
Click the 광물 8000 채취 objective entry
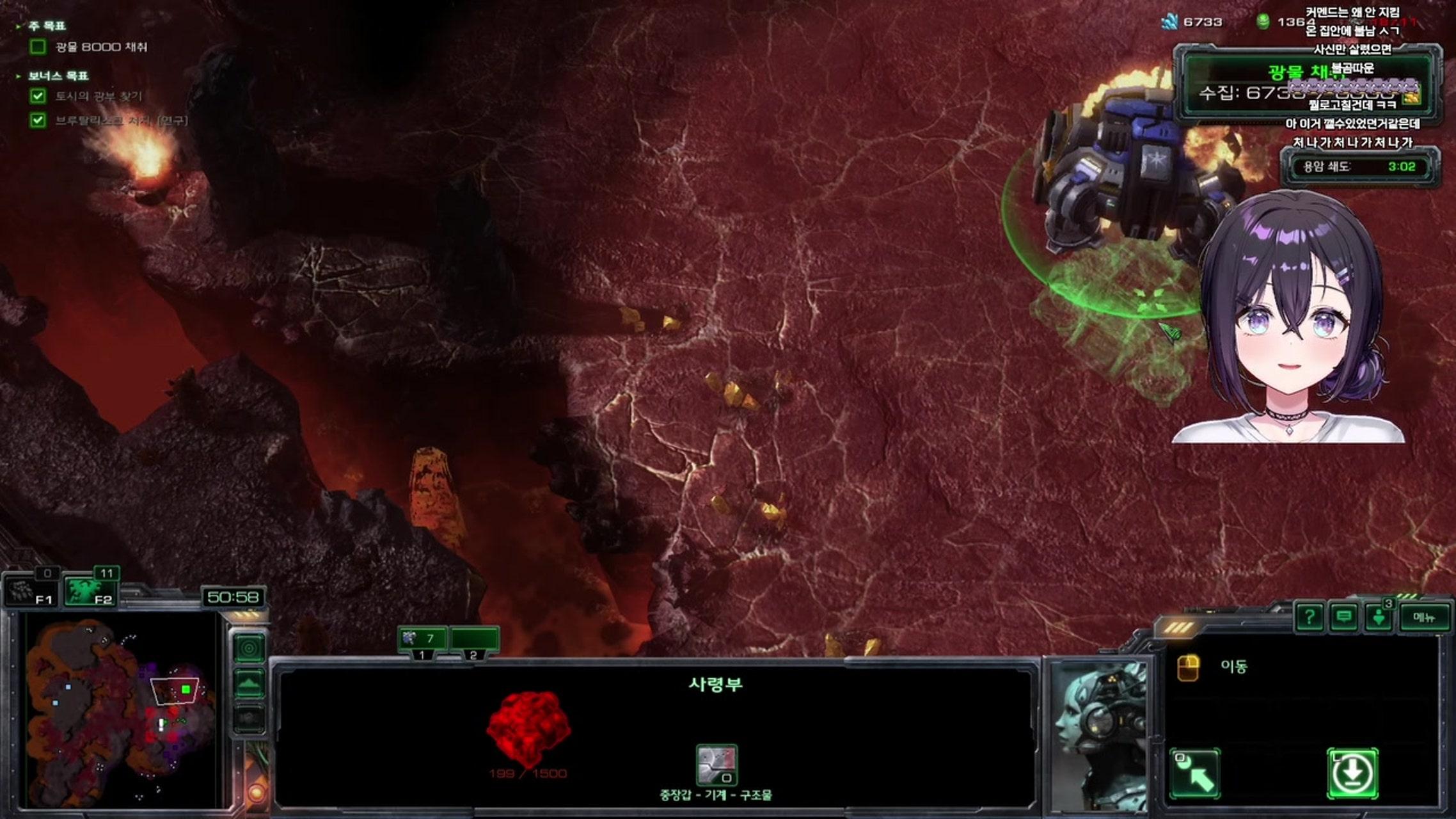pos(101,47)
